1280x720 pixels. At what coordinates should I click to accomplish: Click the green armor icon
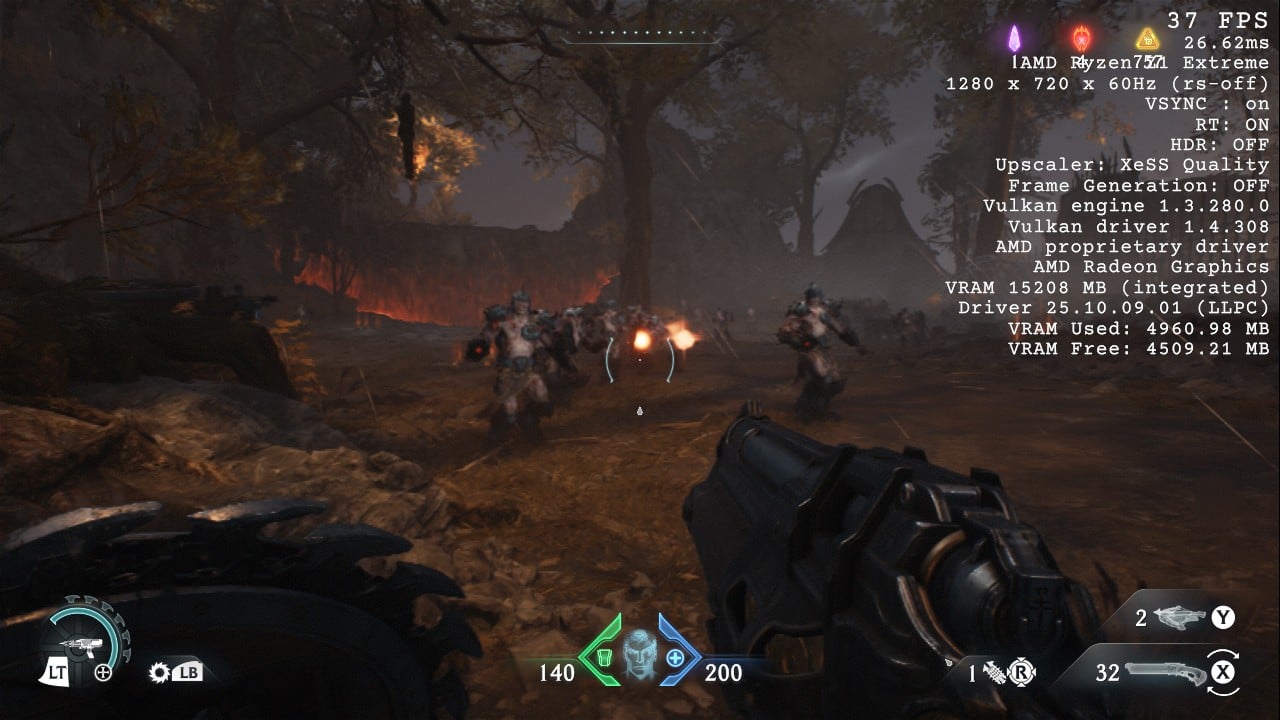pos(603,657)
